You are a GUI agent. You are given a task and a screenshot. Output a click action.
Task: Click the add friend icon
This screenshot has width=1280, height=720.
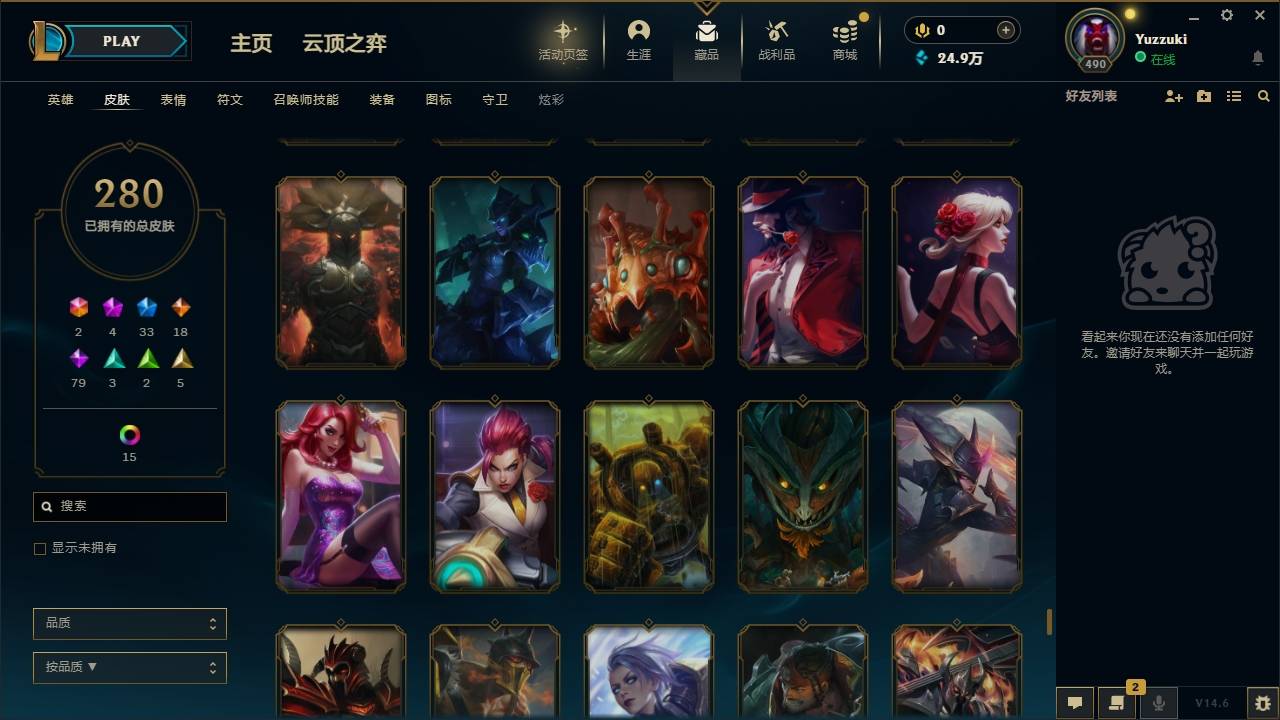tap(1172, 96)
